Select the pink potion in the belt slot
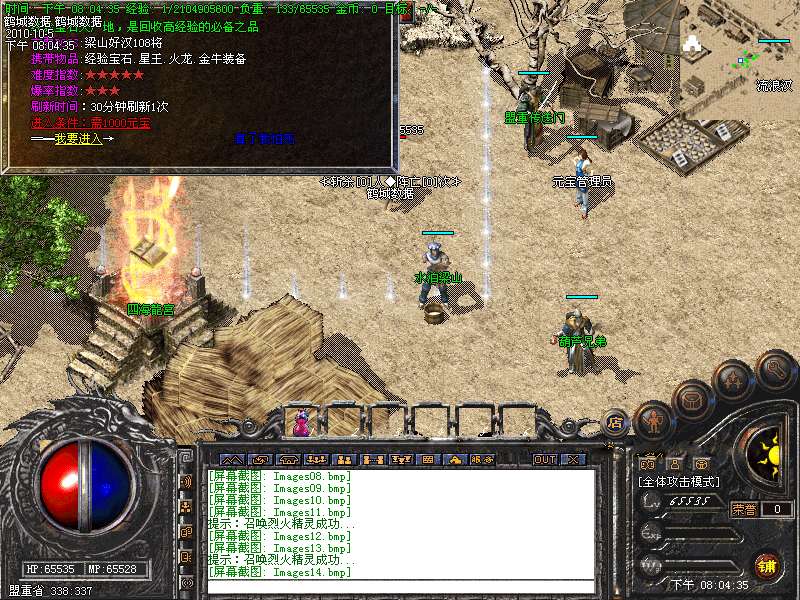 300,424
